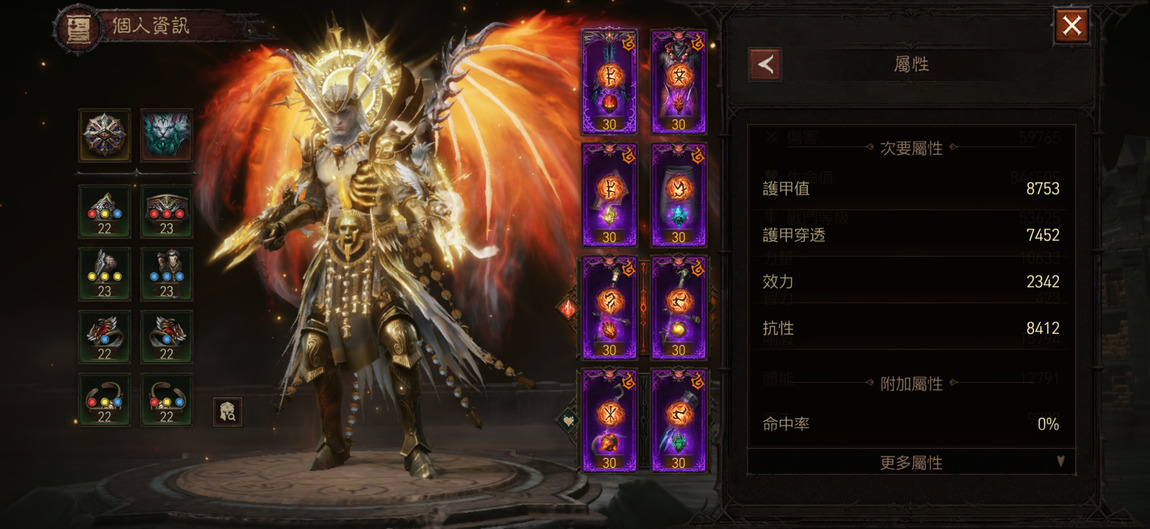Go back from the attributes panel
Image resolution: width=1150 pixels, height=529 pixels.
(765, 65)
